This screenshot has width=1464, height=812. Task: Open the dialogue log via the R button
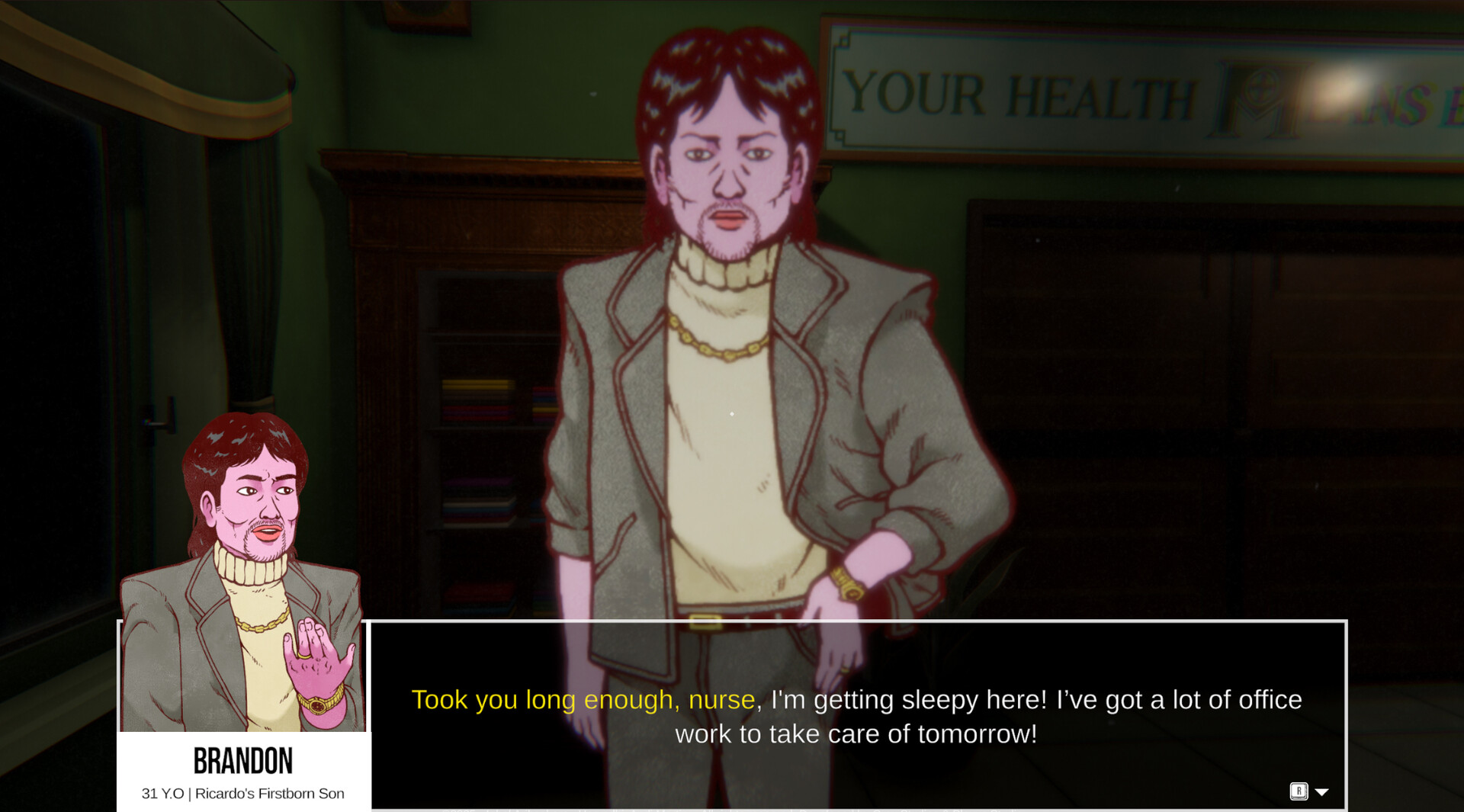click(x=1297, y=791)
